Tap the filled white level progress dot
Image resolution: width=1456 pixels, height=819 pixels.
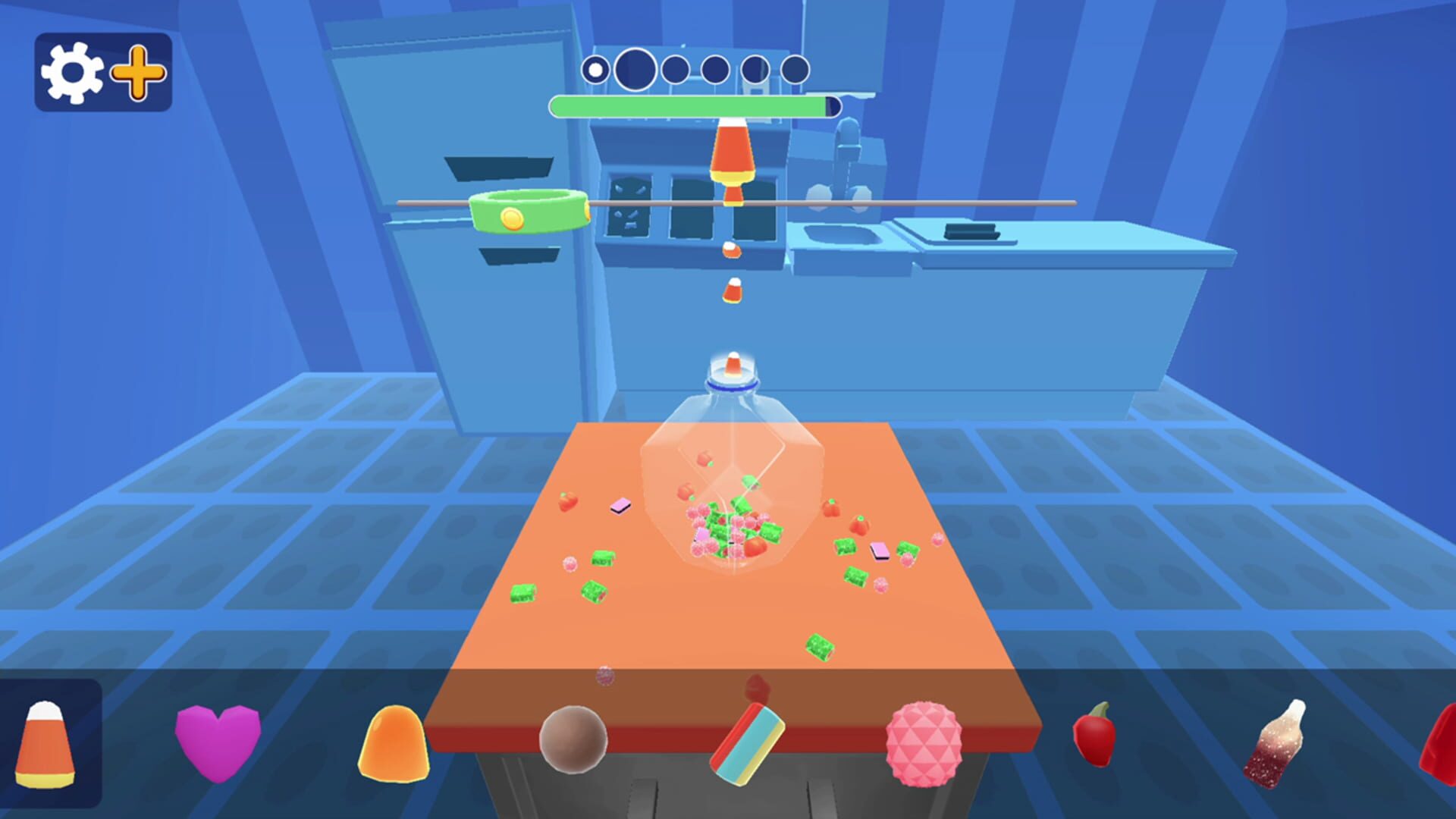[595, 68]
